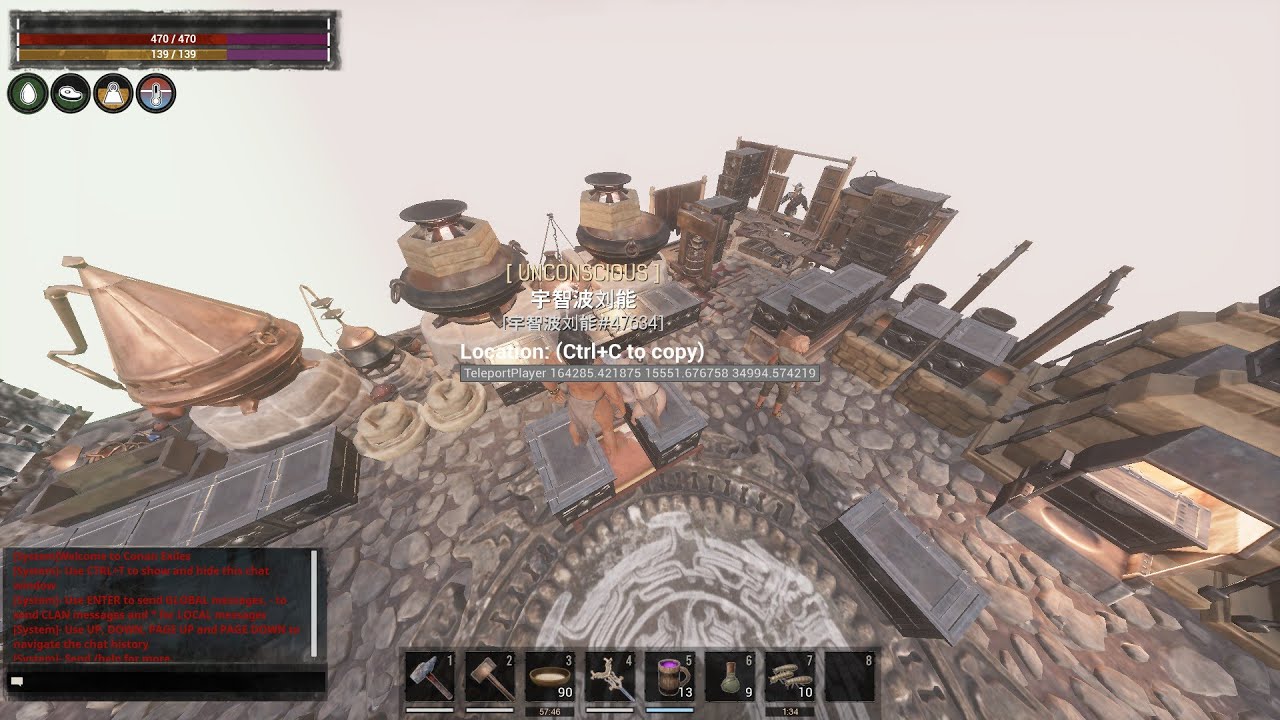1280x720 pixels.
Task: Click the water drop thirst status icon
Action: coord(28,93)
